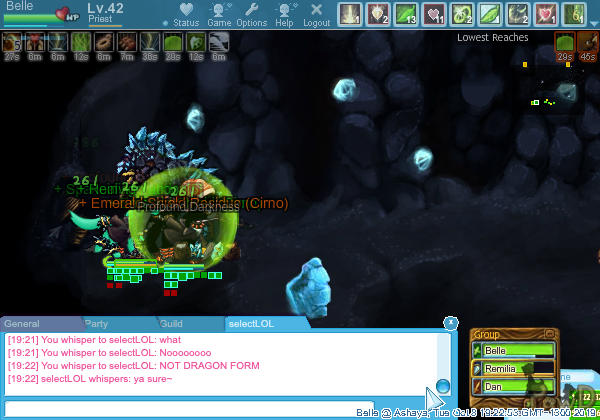Image resolution: width=600 pixels, height=420 pixels.
Task: Open the Help menu
Action: [x=285, y=14]
